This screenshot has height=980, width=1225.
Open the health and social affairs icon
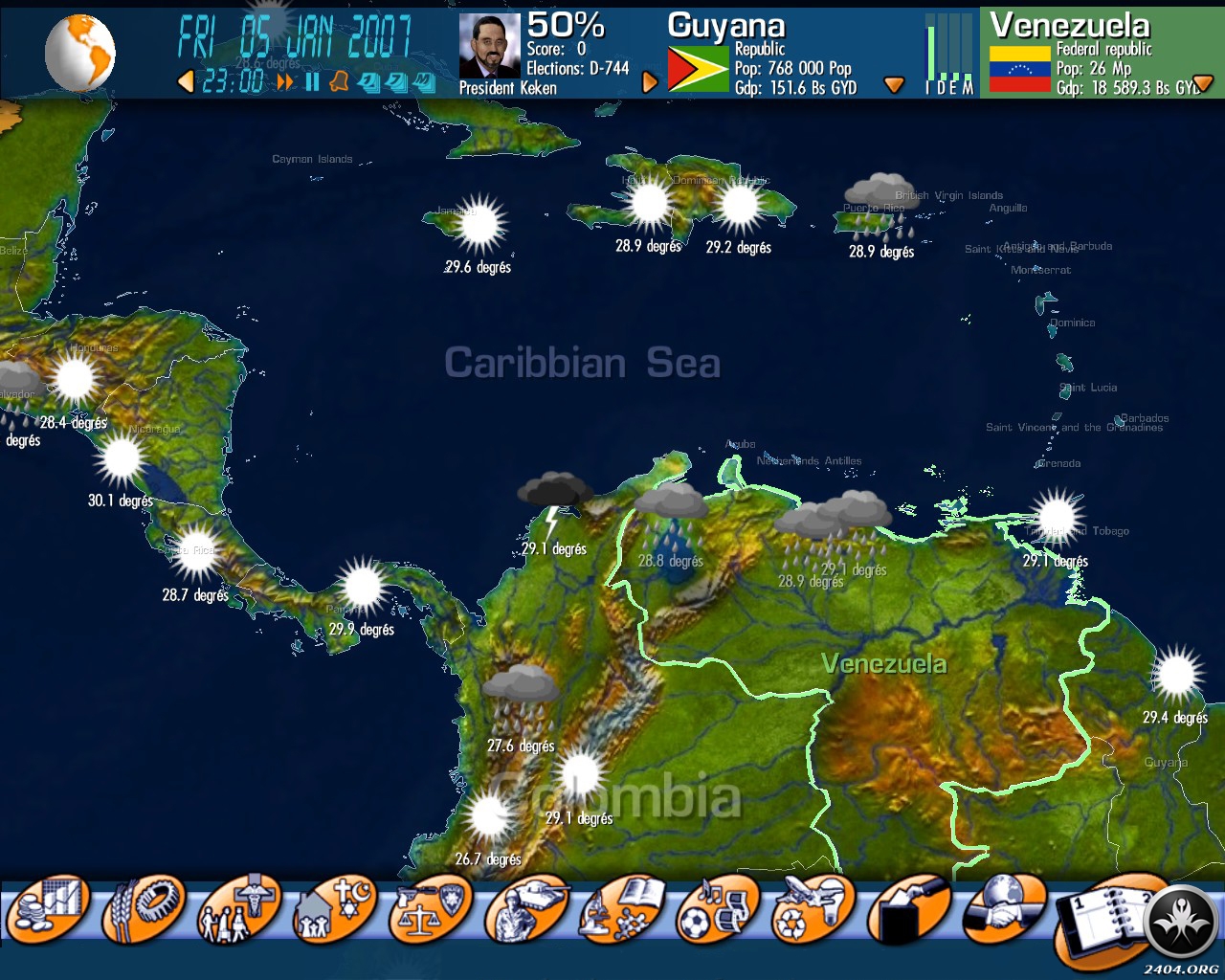(238, 909)
